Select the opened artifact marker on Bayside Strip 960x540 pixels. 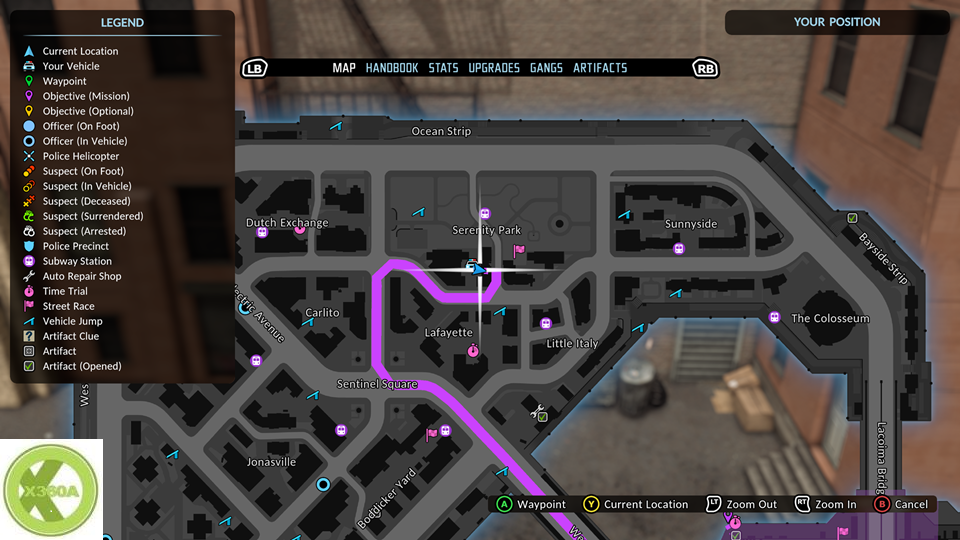[x=852, y=218]
